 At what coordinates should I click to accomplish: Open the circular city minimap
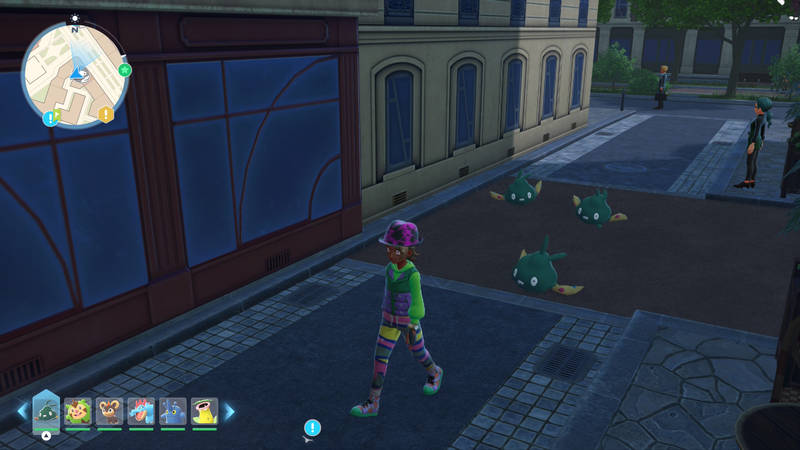click(75, 73)
